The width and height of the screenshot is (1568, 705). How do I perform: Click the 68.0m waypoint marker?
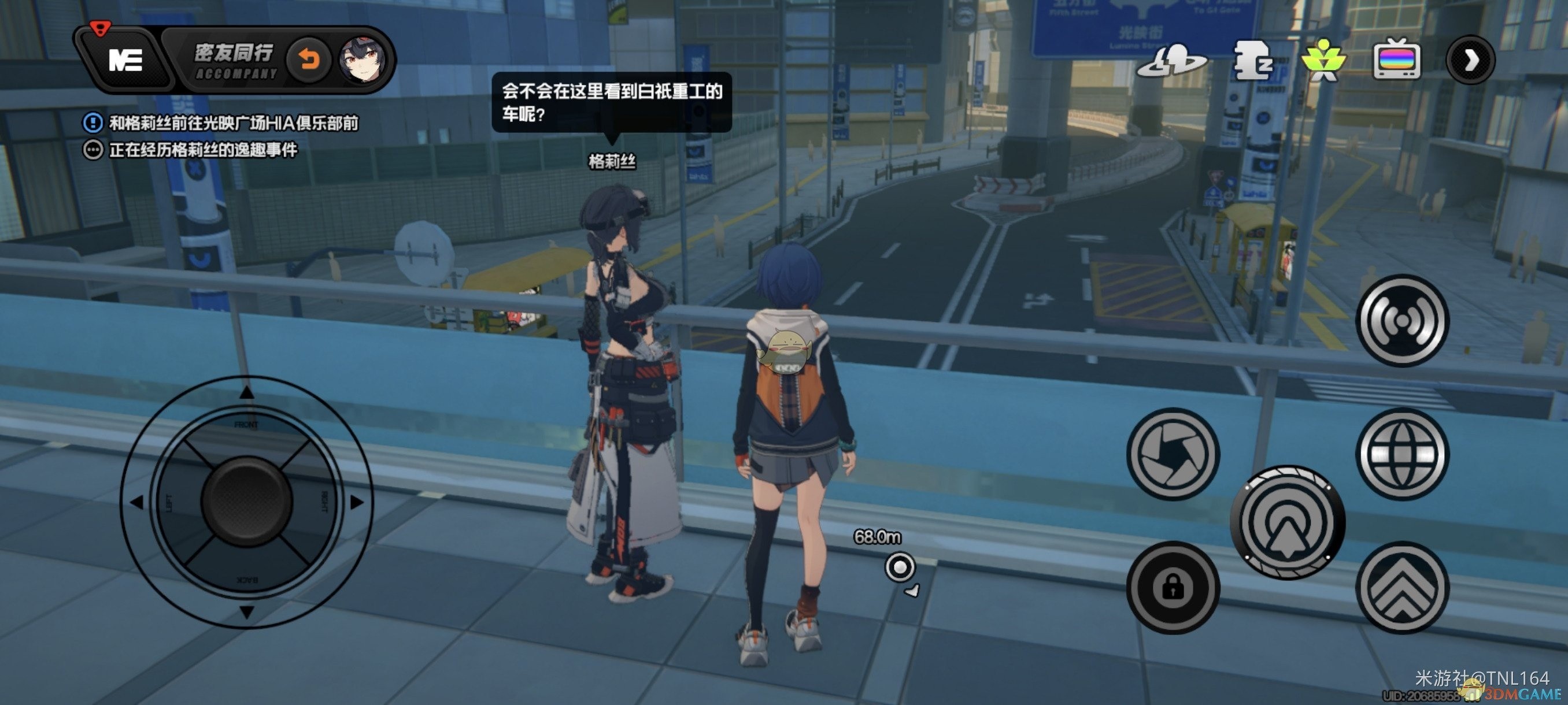point(900,567)
